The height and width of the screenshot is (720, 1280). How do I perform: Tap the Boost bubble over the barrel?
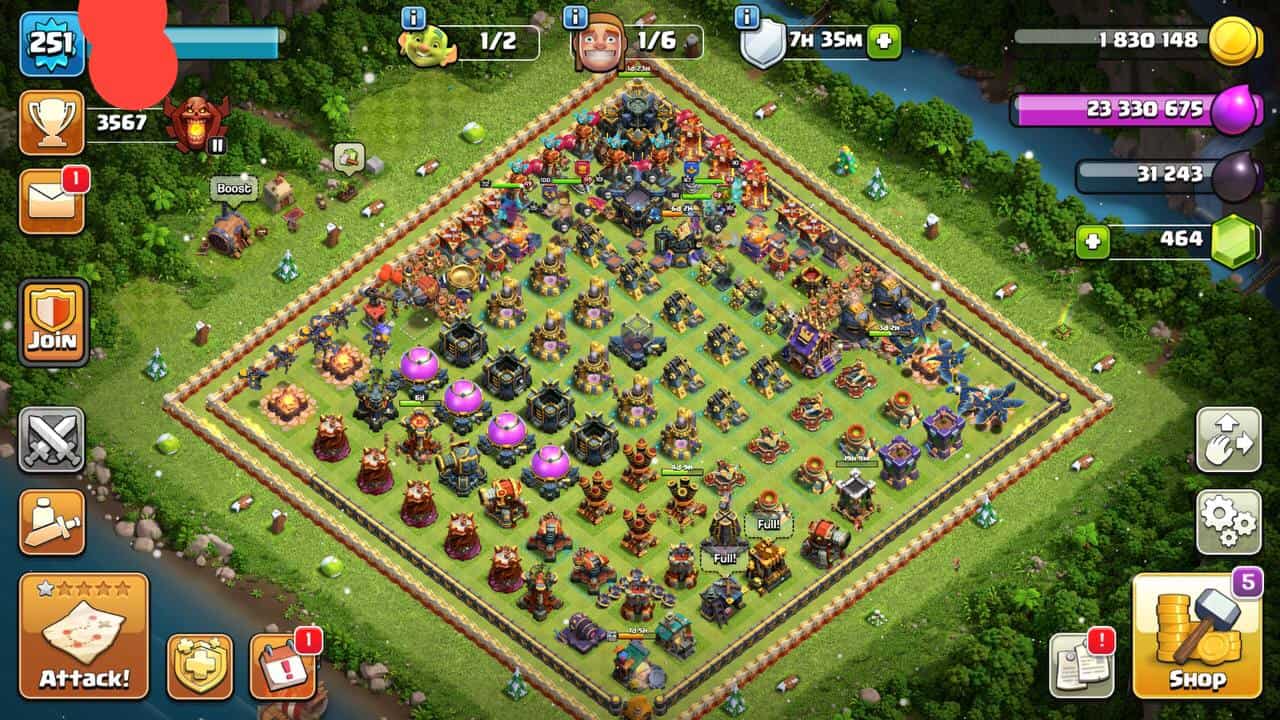pyautogui.click(x=233, y=188)
